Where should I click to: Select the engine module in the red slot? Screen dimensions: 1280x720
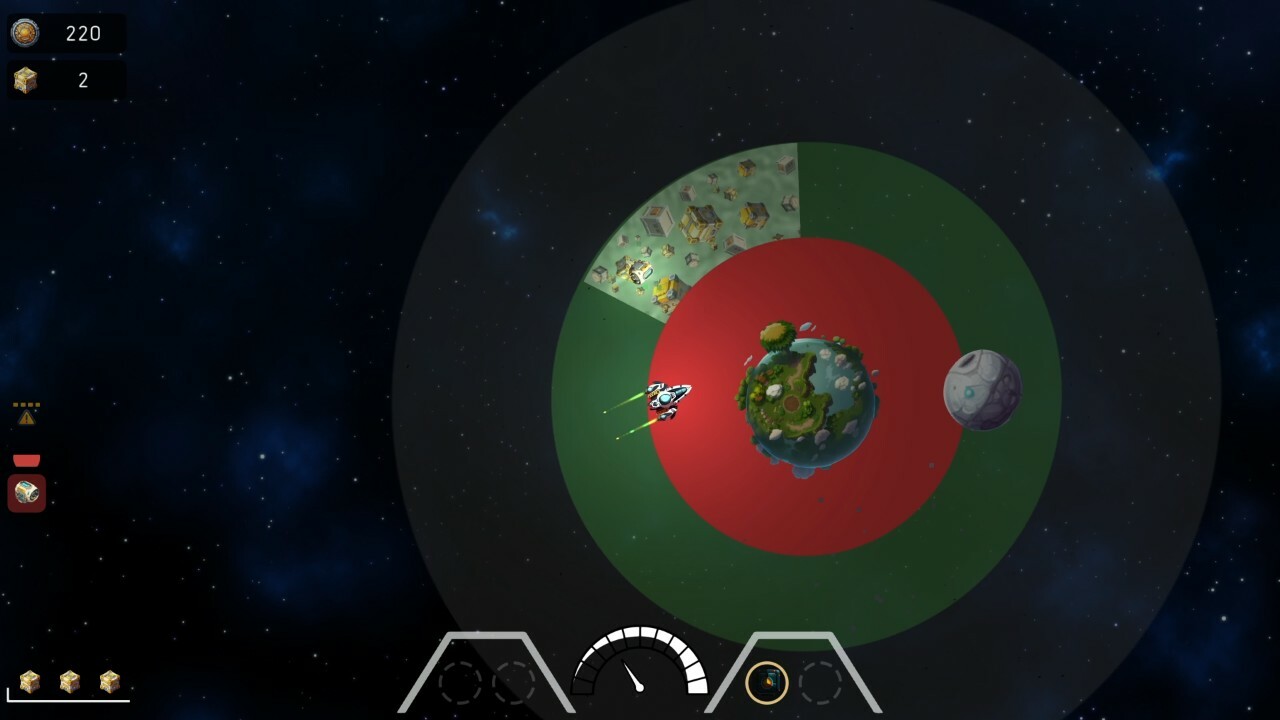[24, 492]
